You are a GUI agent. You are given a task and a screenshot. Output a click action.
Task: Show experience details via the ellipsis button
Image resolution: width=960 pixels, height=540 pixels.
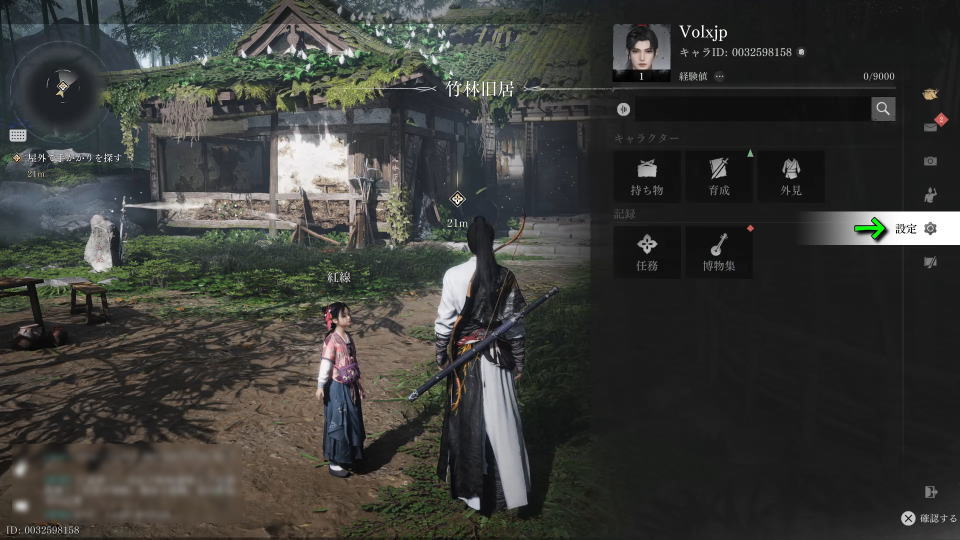(719, 76)
